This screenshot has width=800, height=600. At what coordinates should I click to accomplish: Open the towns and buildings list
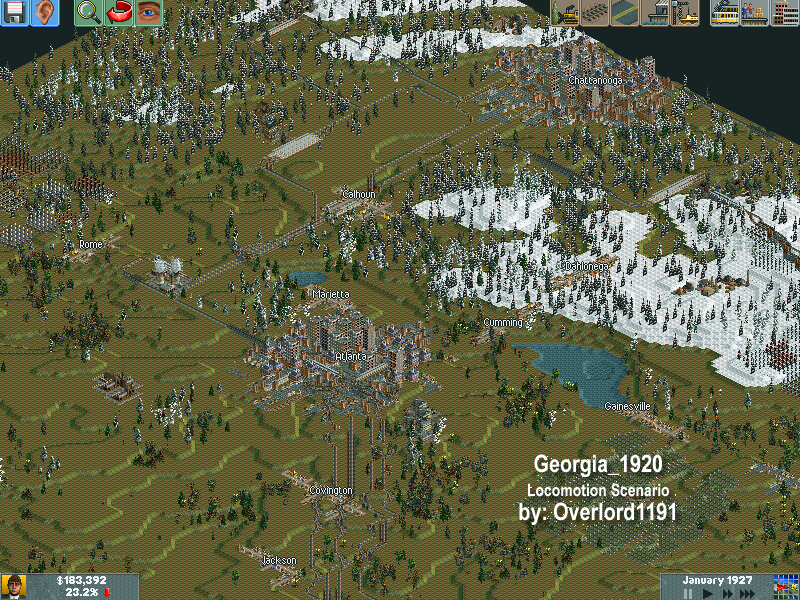pyautogui.click(x=785, y=13)
